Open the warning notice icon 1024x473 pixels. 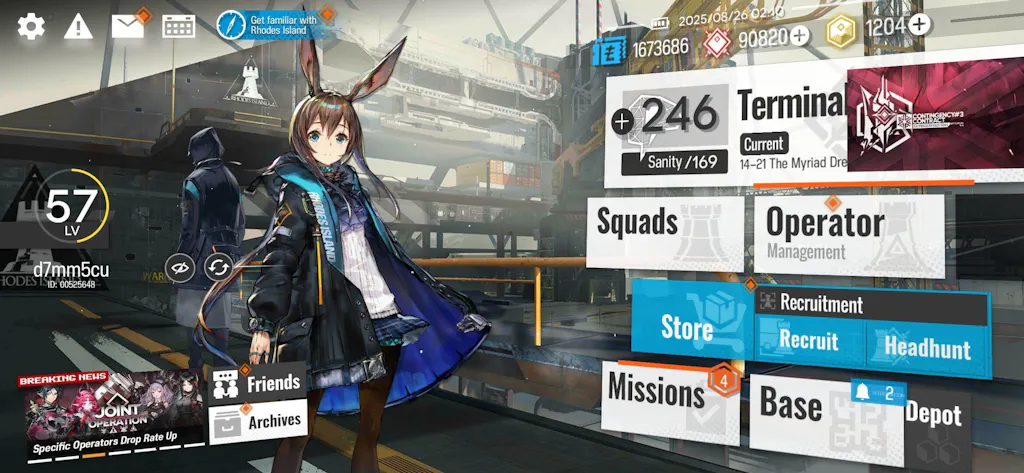[x=78, y=27]
